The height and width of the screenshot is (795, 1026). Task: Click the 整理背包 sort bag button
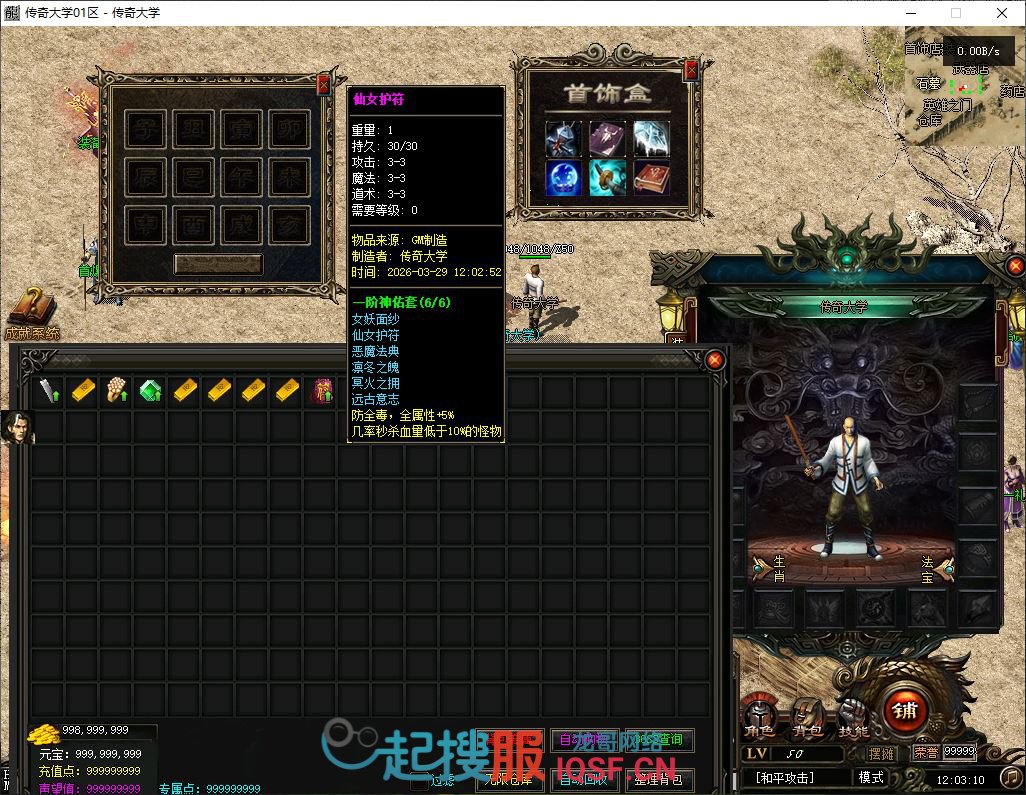coord(657,779)
